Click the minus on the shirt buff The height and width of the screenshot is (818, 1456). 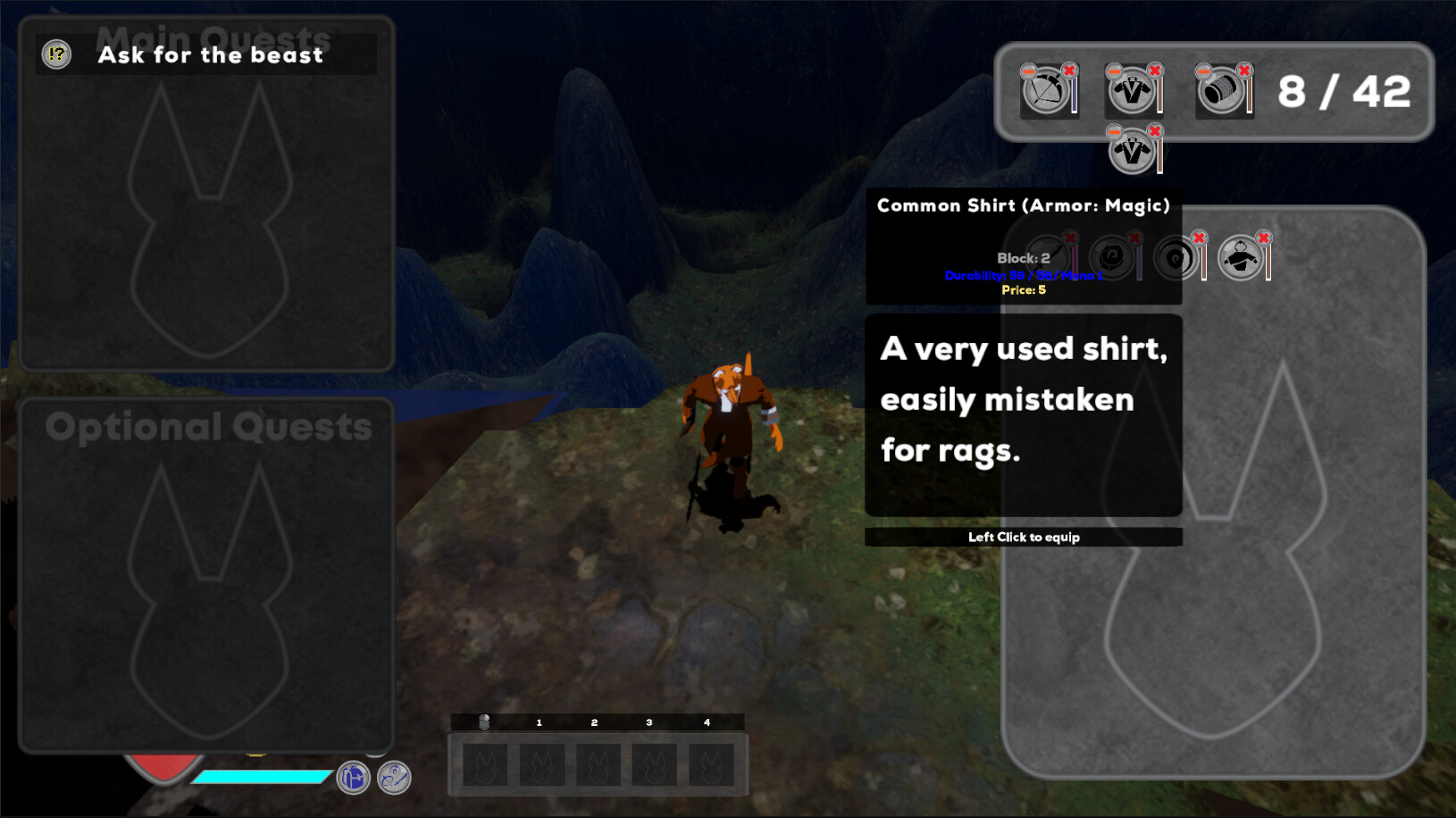tap(1114, 71)
